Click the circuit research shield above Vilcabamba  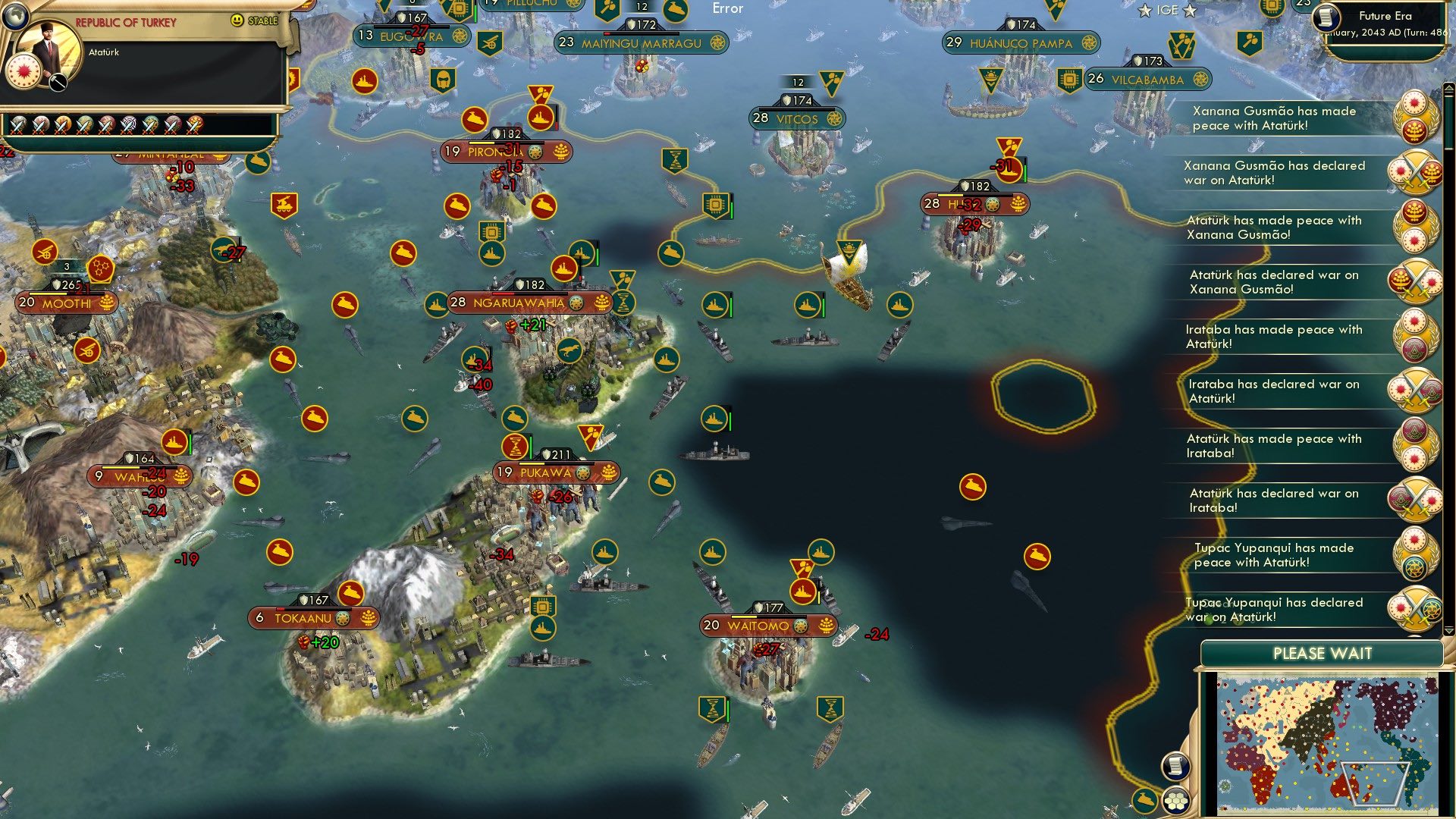1069,78
